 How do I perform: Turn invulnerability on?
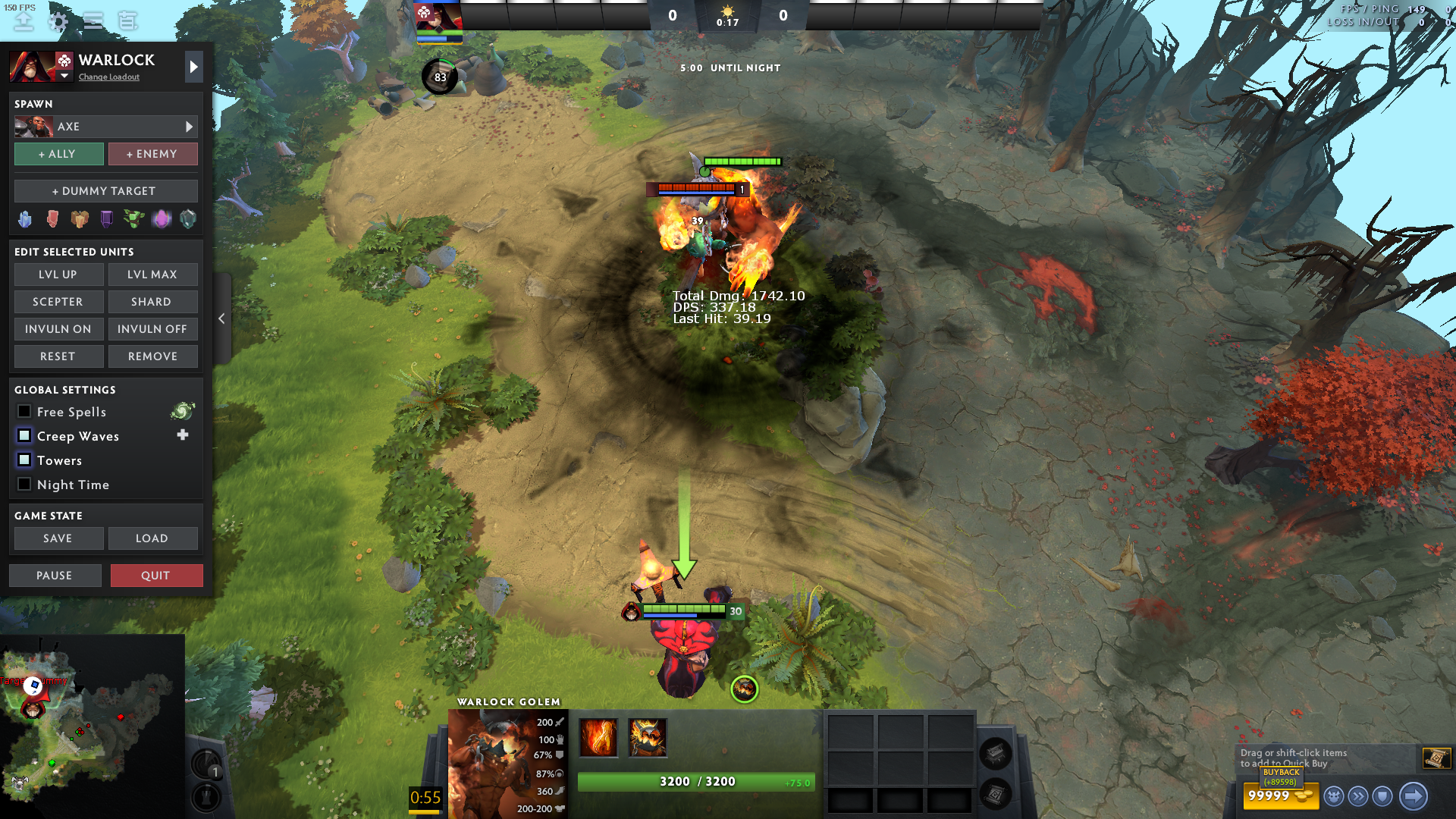coord(58,329)
